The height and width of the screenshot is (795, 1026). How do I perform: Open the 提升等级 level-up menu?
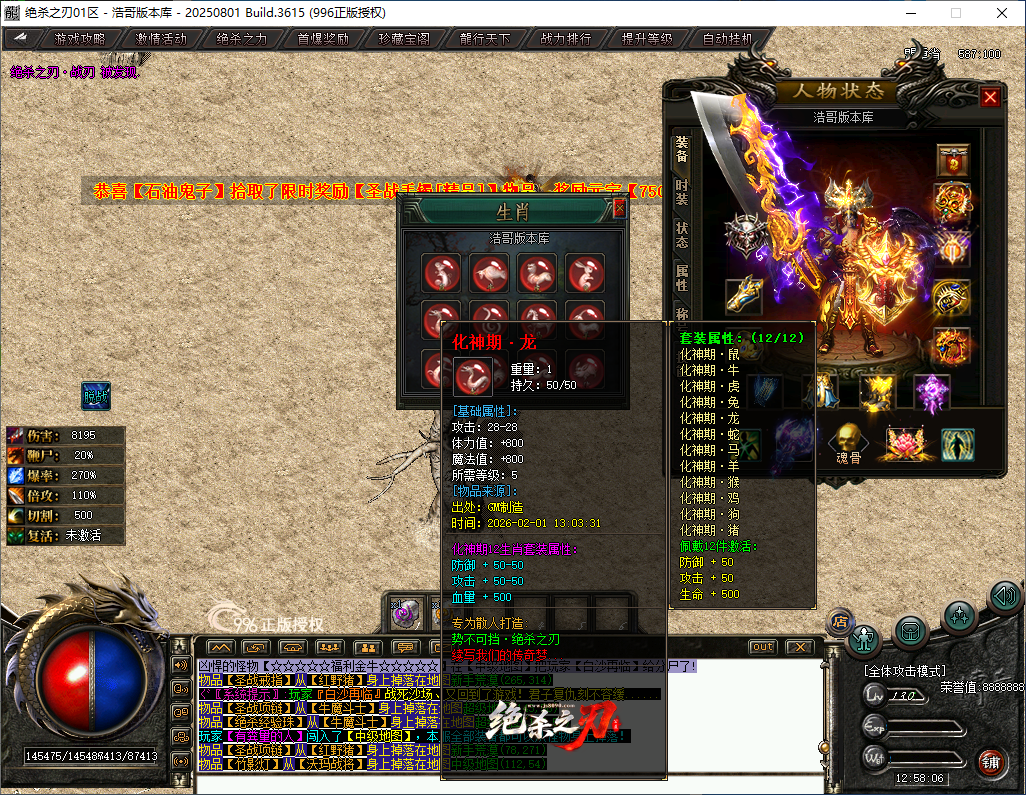pos(647,39)
